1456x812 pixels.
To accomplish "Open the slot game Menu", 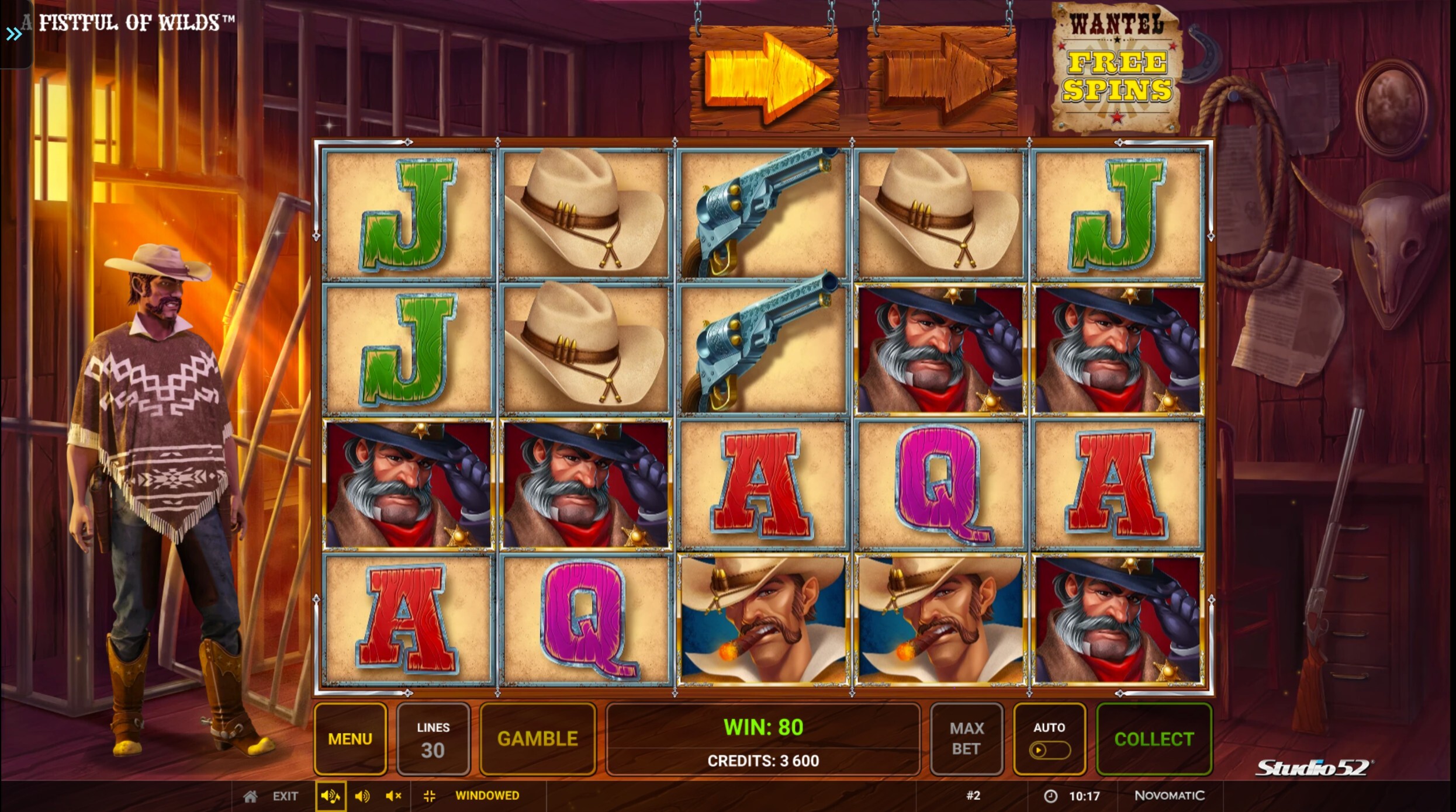I will coord(350,739).
